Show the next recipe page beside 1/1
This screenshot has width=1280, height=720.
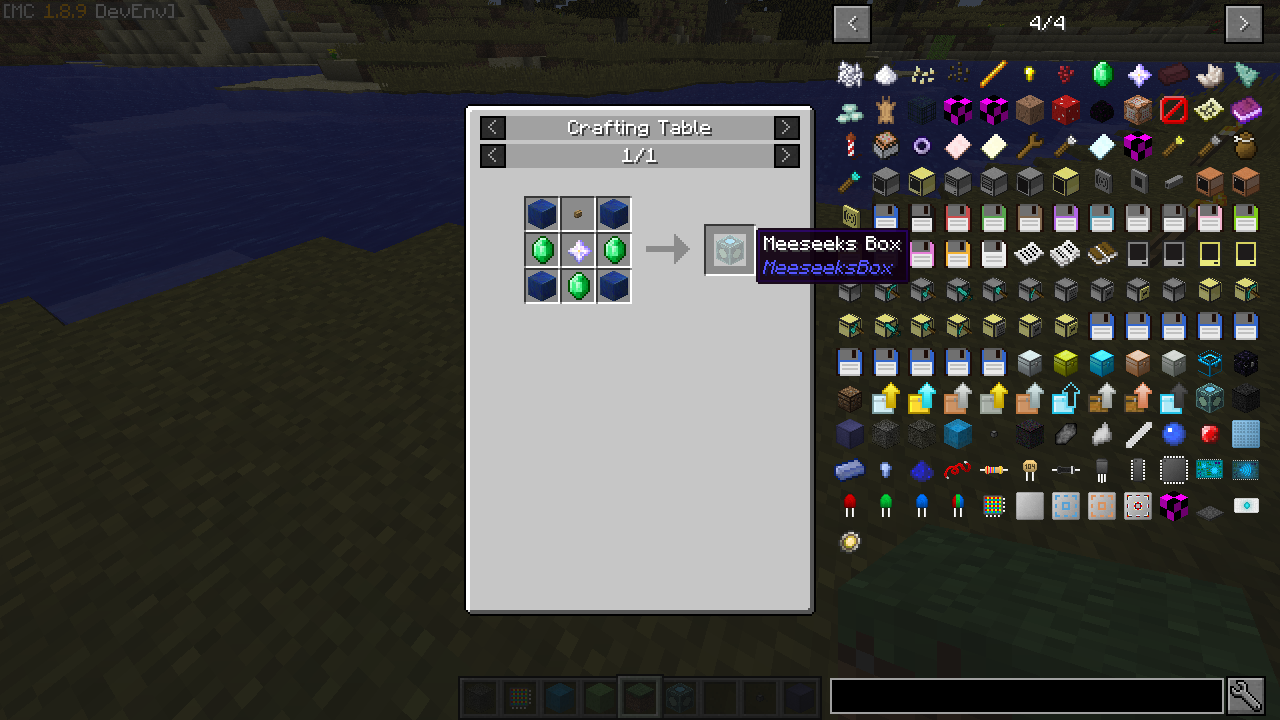pyautogui.click(x=787, y=156)
